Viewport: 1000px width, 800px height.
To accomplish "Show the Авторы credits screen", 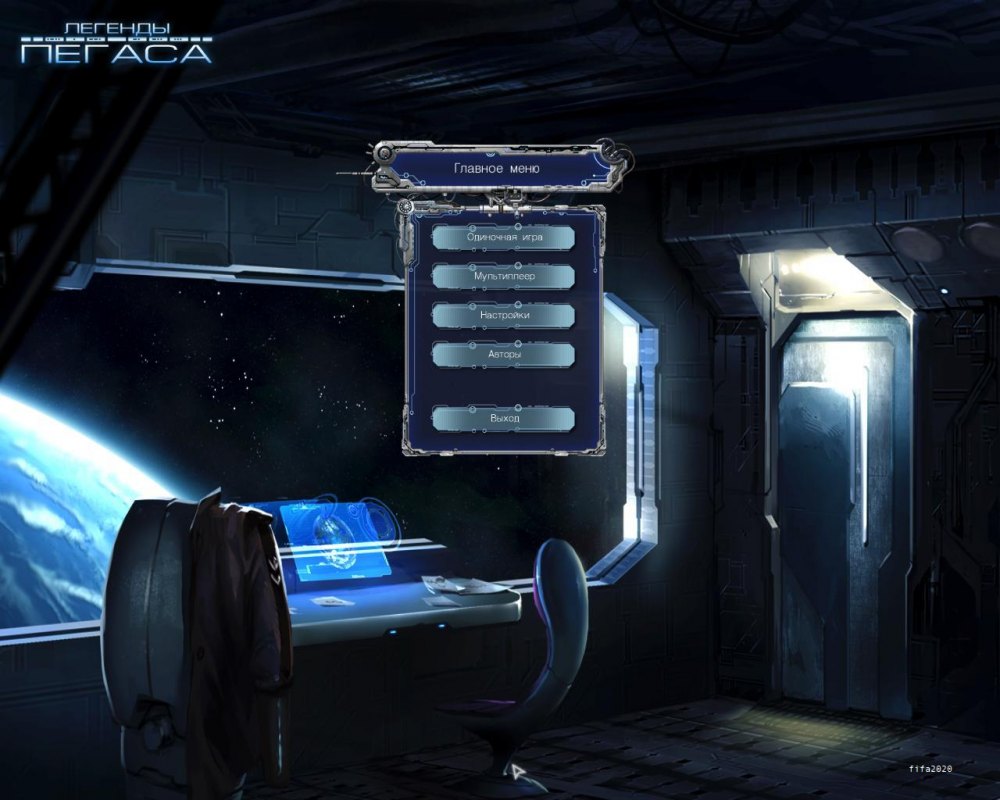I will pos(504,354).
